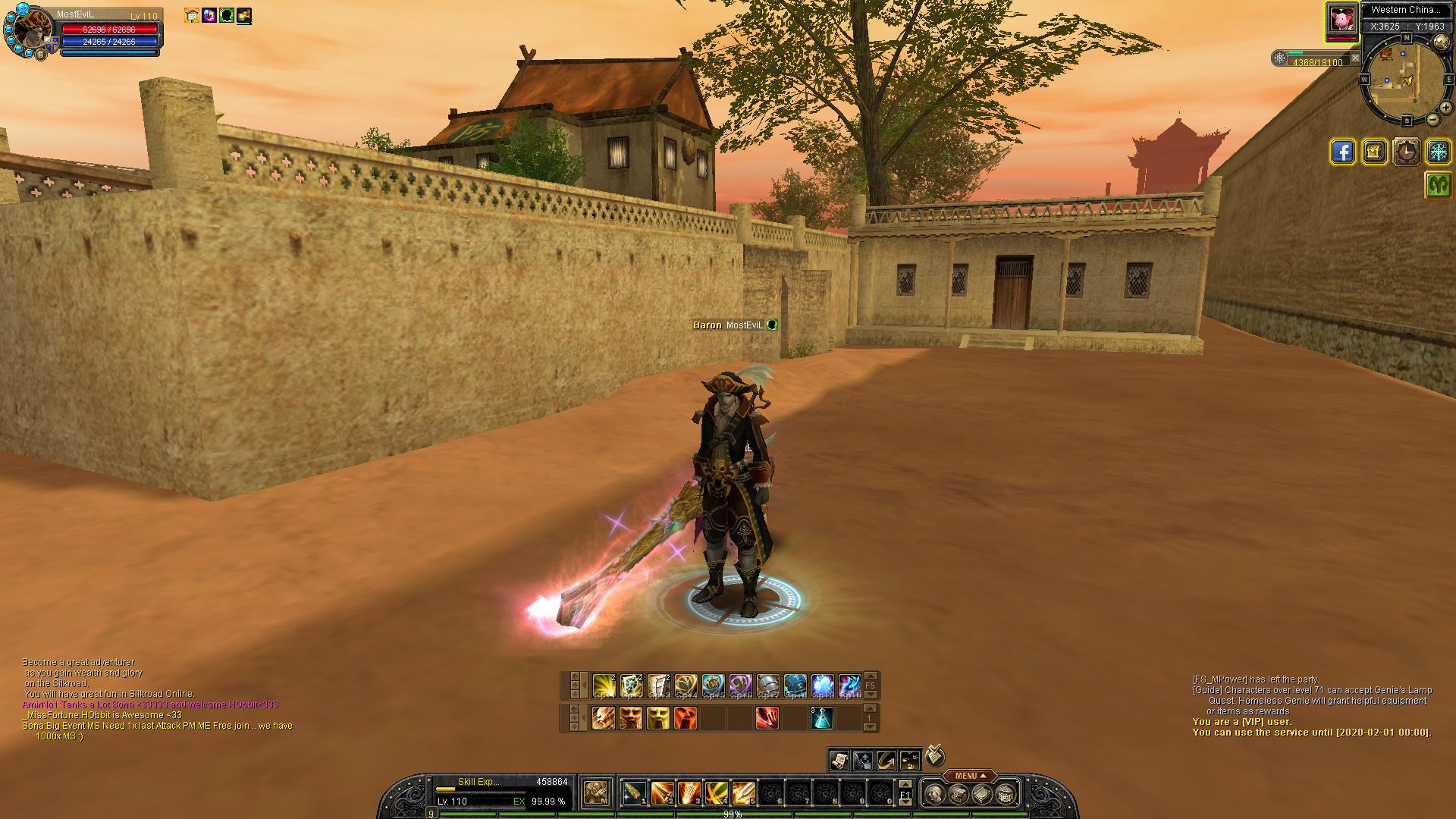The width and height of the screenshot is (1456, 819).
Task: Activate the red claw slash skill
Action: coord(767,718)
